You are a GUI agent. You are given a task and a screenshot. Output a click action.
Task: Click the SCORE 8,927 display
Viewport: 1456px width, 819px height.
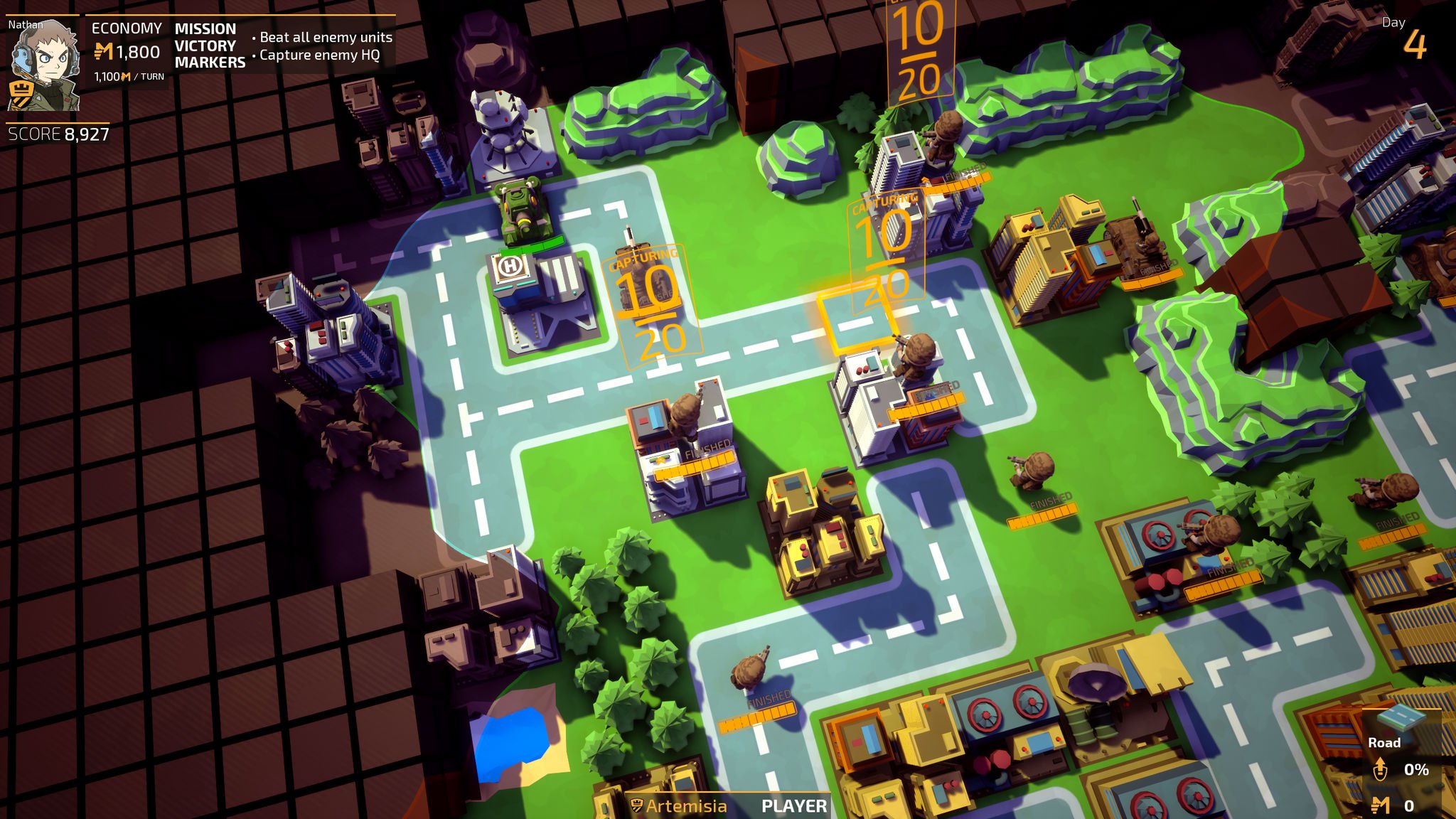(57, 132)
